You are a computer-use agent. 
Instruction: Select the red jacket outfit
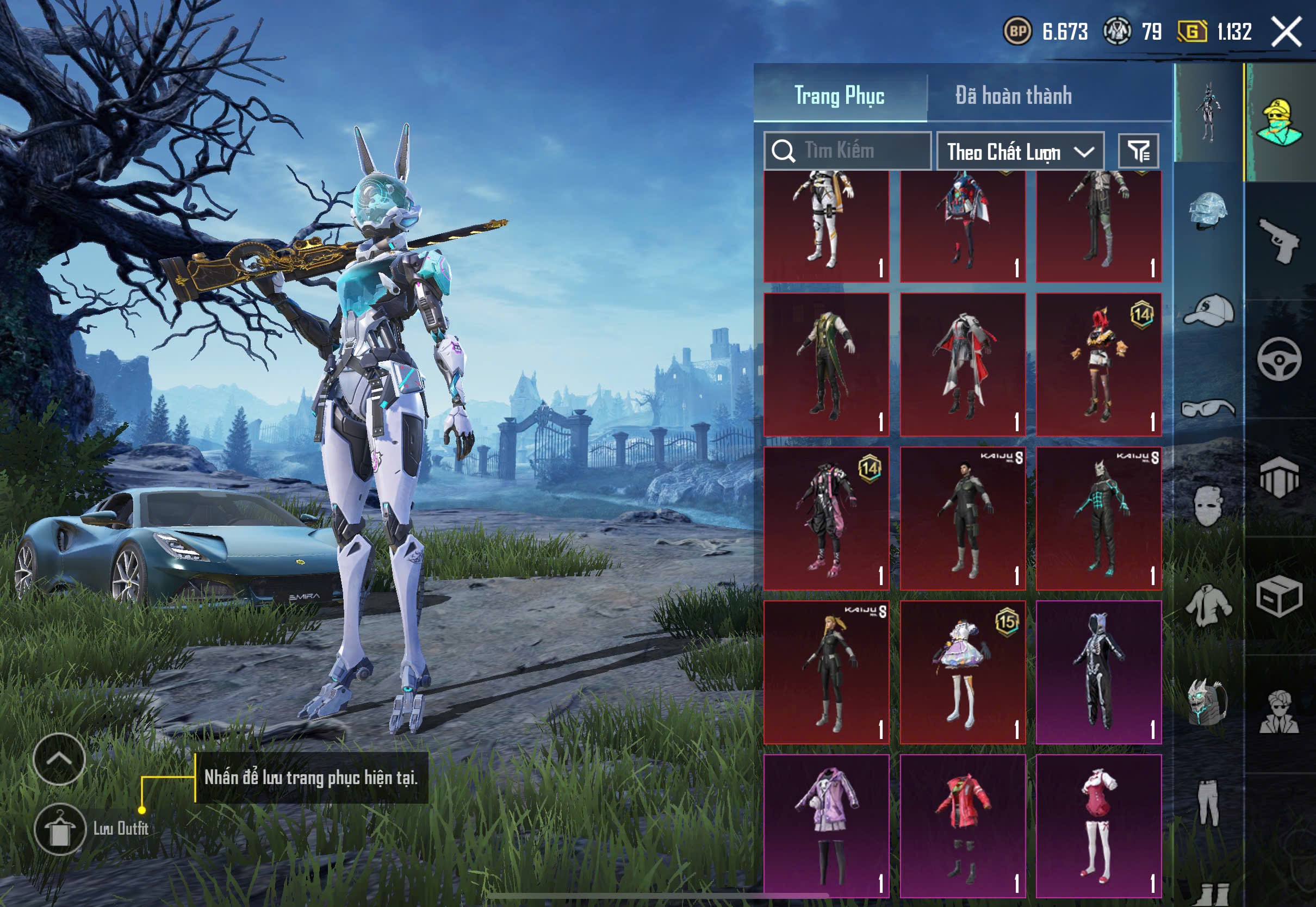963,826
